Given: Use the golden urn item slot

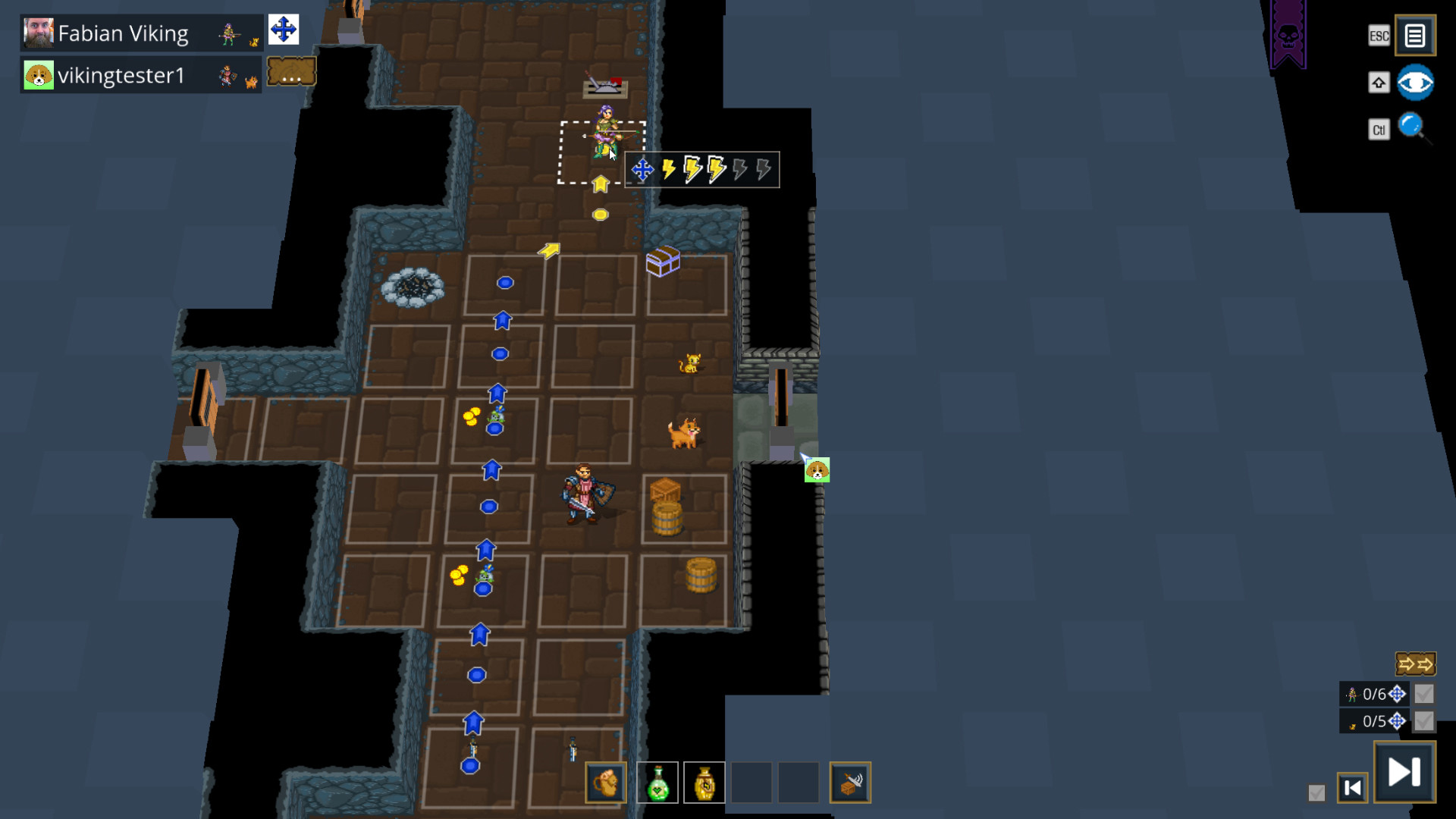Looking at the screenshot, I should [x=704, y=782].
